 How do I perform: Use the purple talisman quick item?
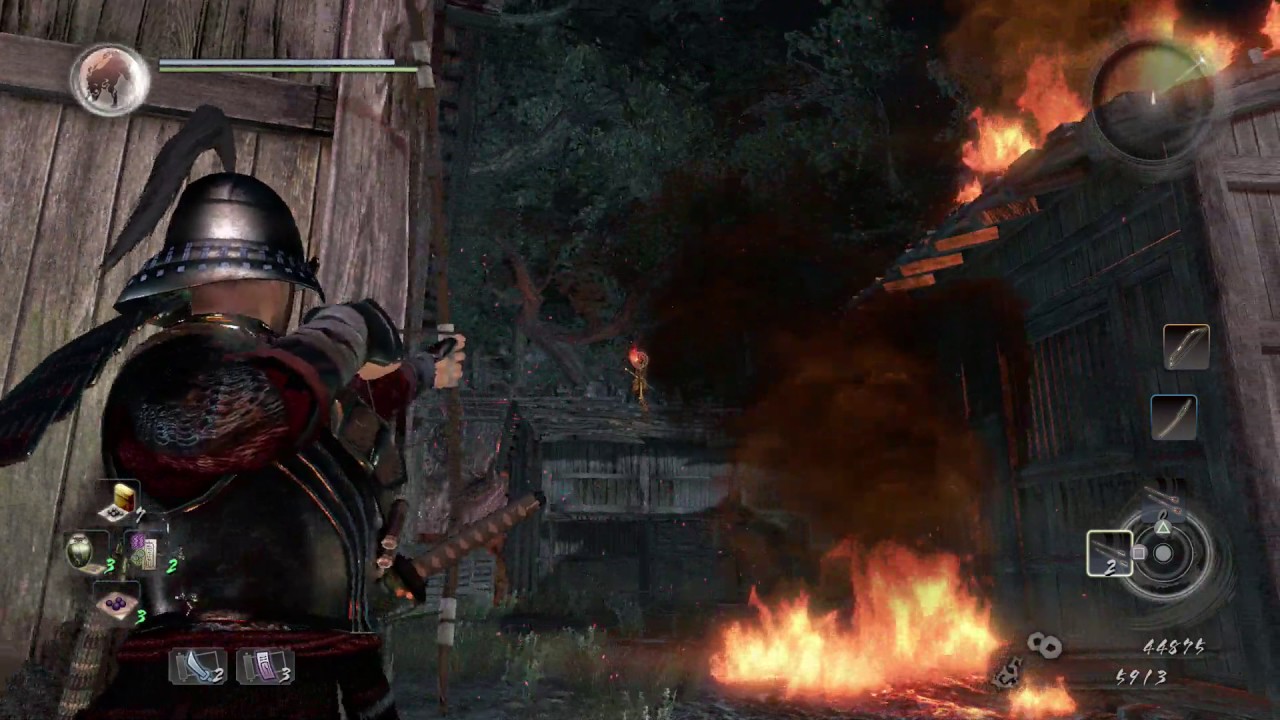[x=143, y=553]
